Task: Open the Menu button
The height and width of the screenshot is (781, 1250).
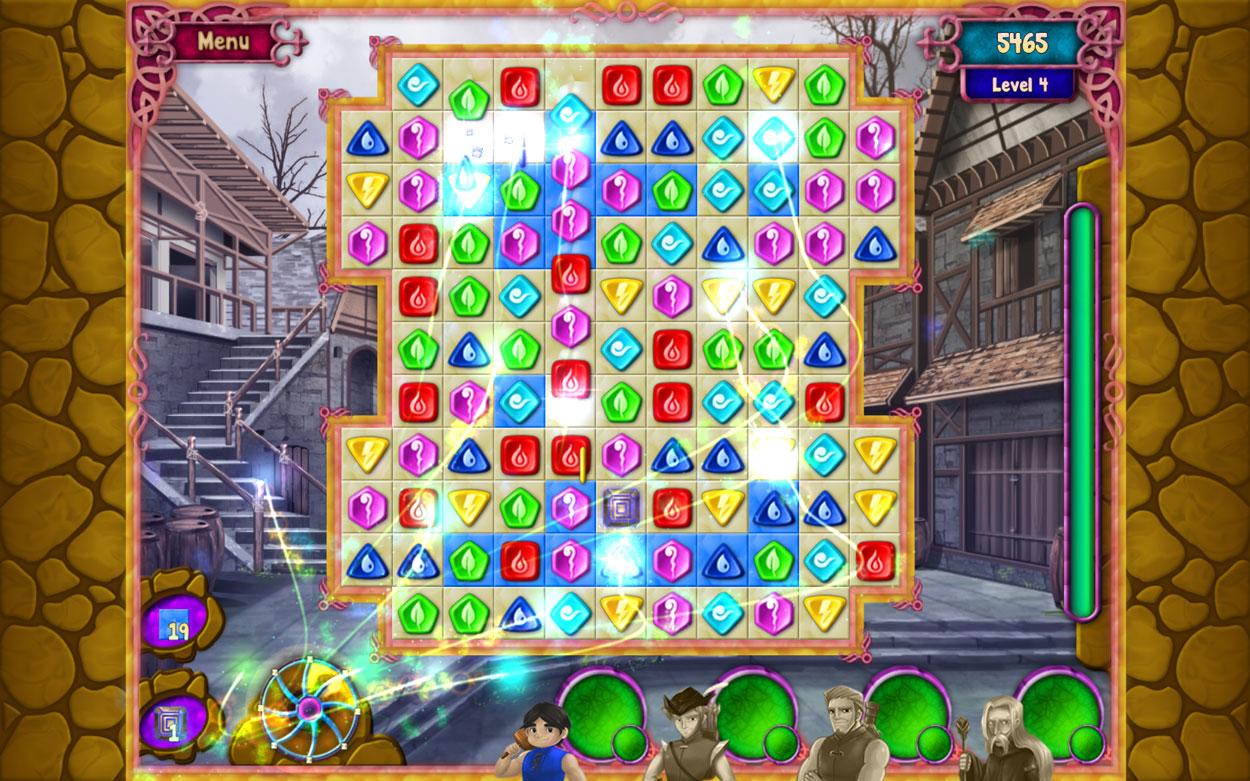Action: pos(223,42)
